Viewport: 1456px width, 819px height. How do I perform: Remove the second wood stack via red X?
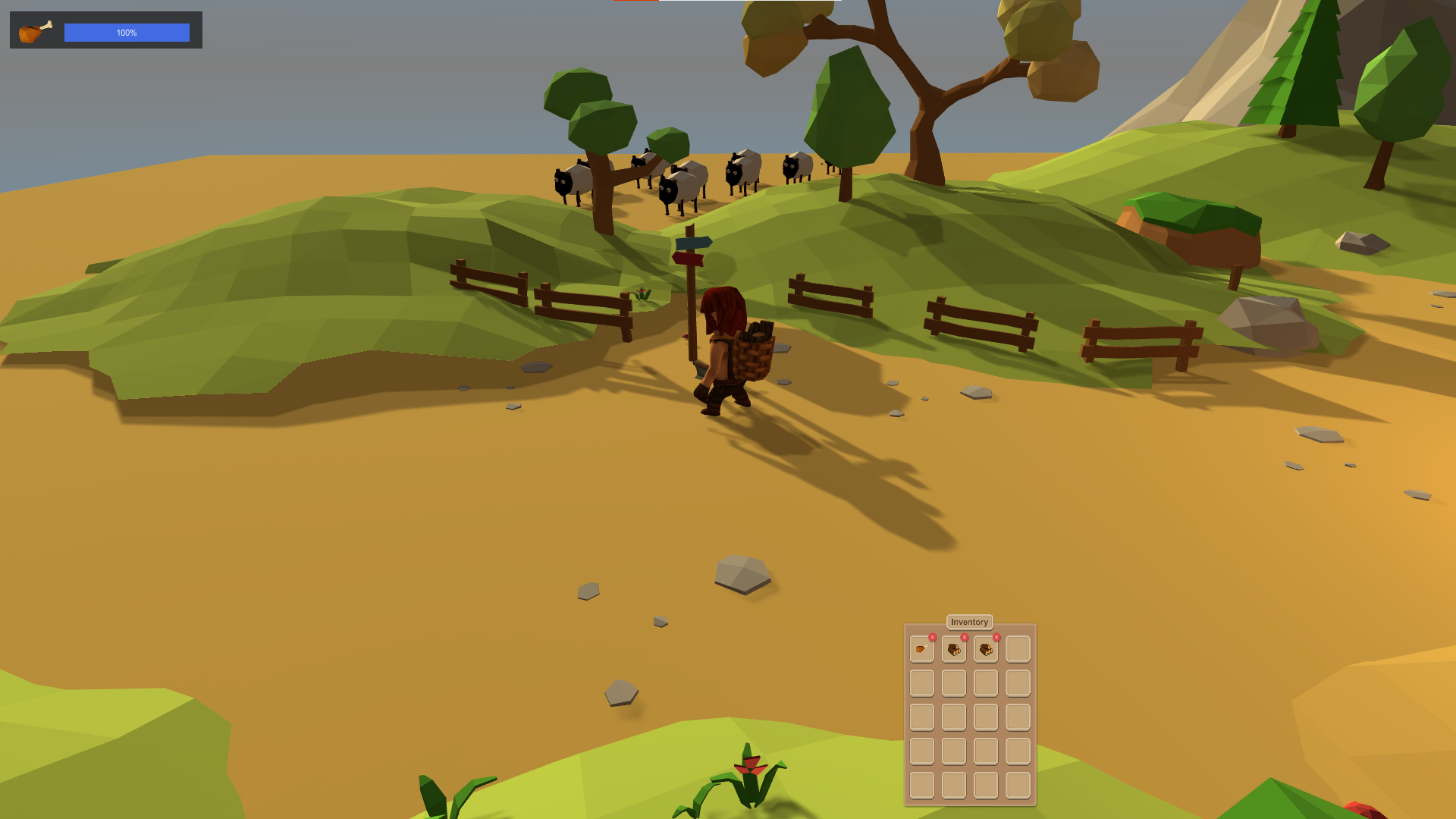996,638
